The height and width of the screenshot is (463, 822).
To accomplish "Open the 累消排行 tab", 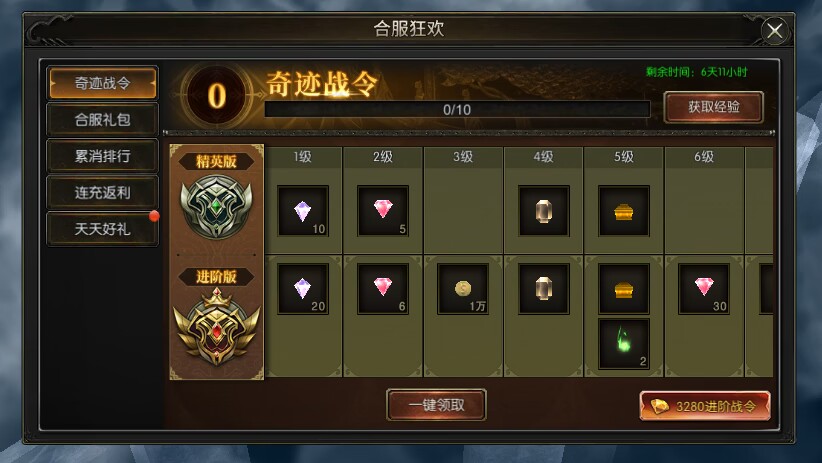I will [102, 157].
